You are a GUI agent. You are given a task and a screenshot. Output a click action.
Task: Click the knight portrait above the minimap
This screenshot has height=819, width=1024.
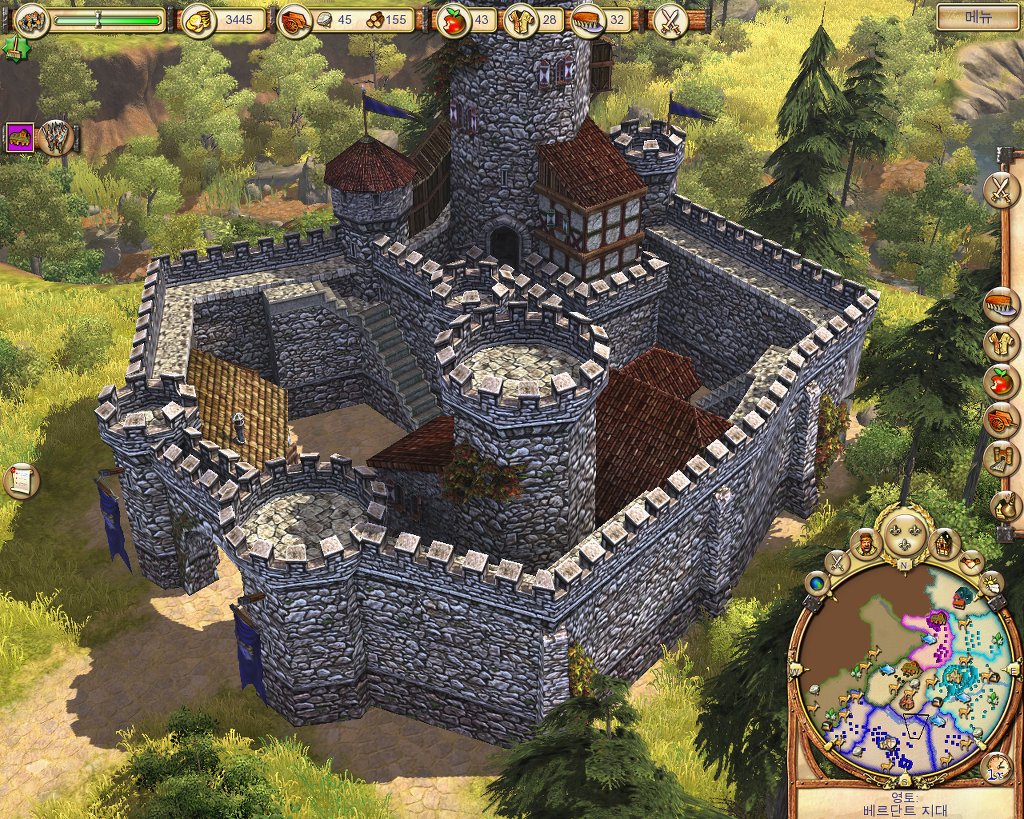865,544
